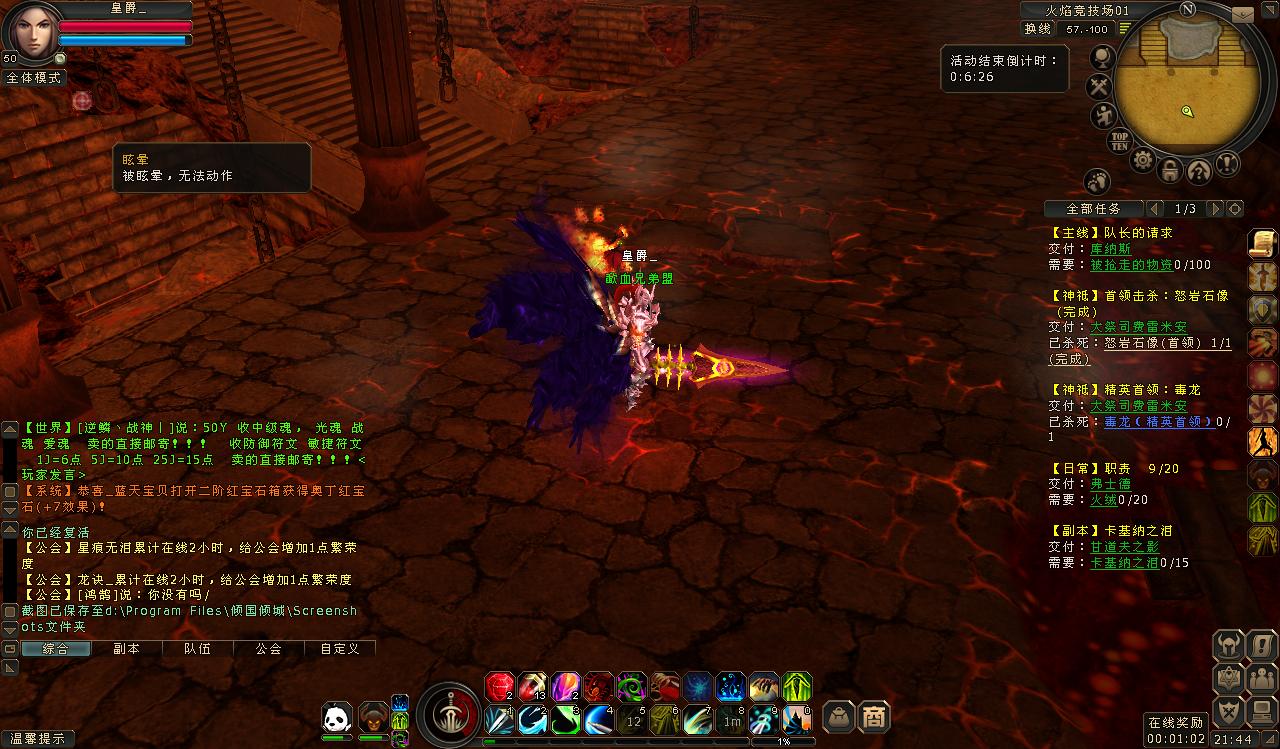
Task: Select the panda pet portrait
Action: point(338,717)
